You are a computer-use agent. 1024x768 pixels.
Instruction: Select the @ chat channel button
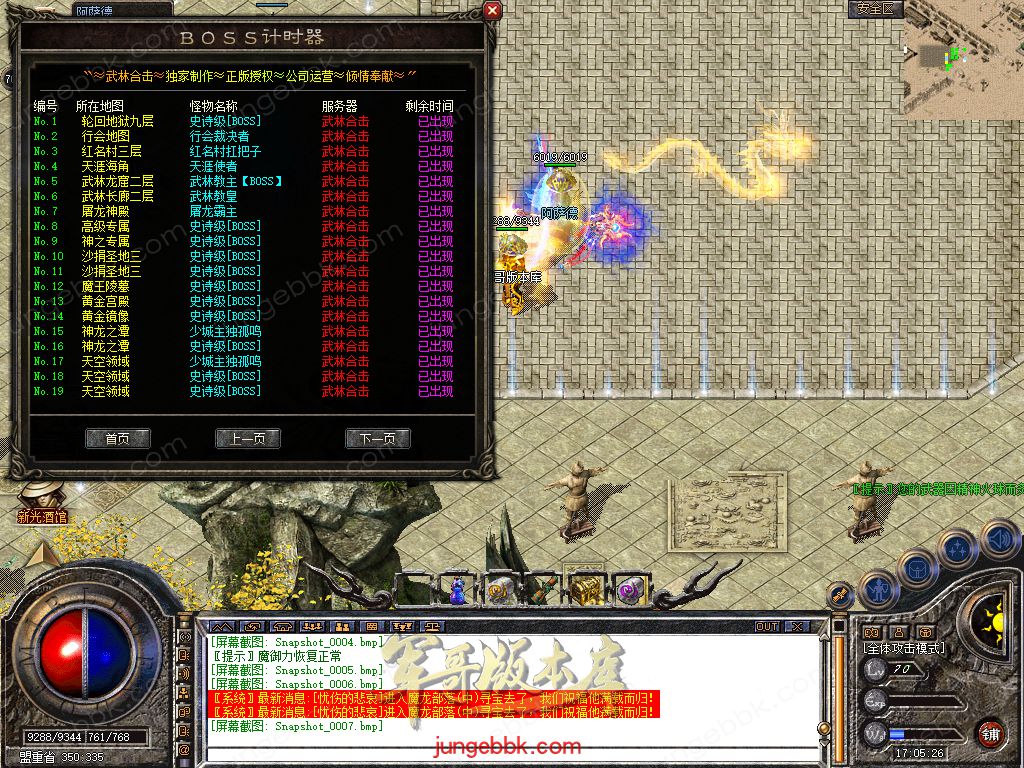[184, 748]
